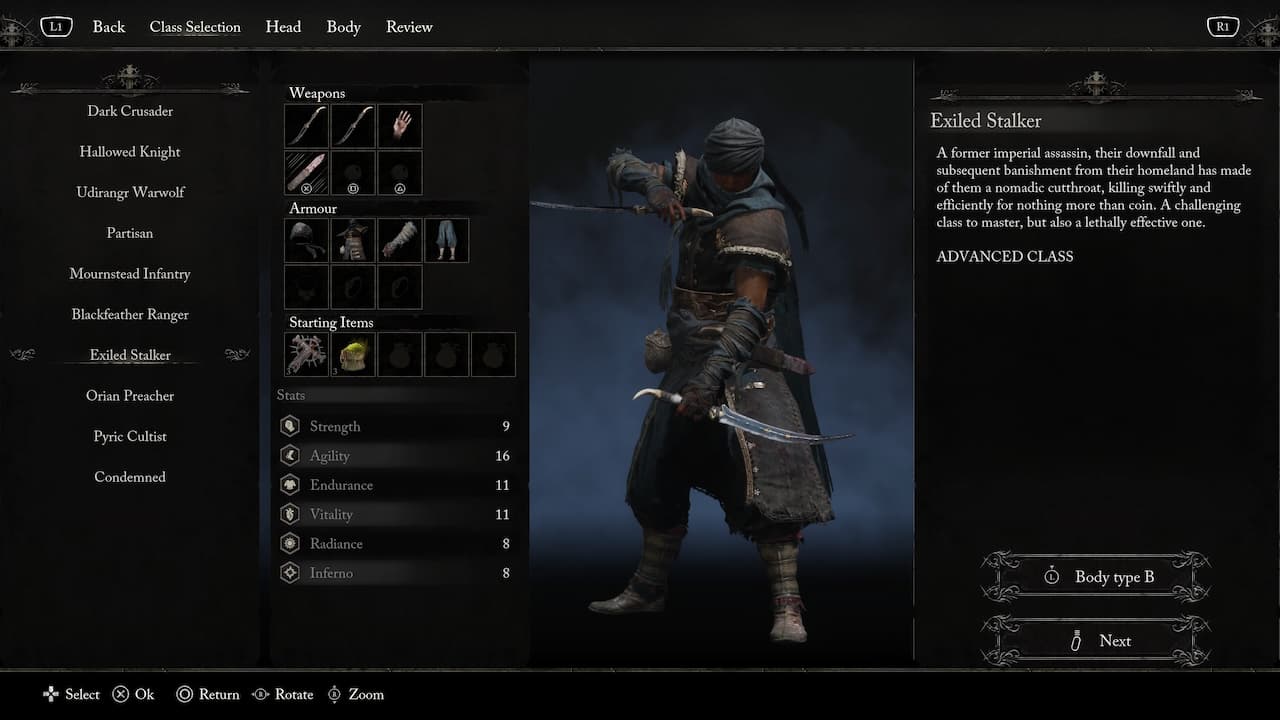The height and width of the screenshot is (720, 1280).
Task: Open the Class Selection menu
Action: (195, 27)
